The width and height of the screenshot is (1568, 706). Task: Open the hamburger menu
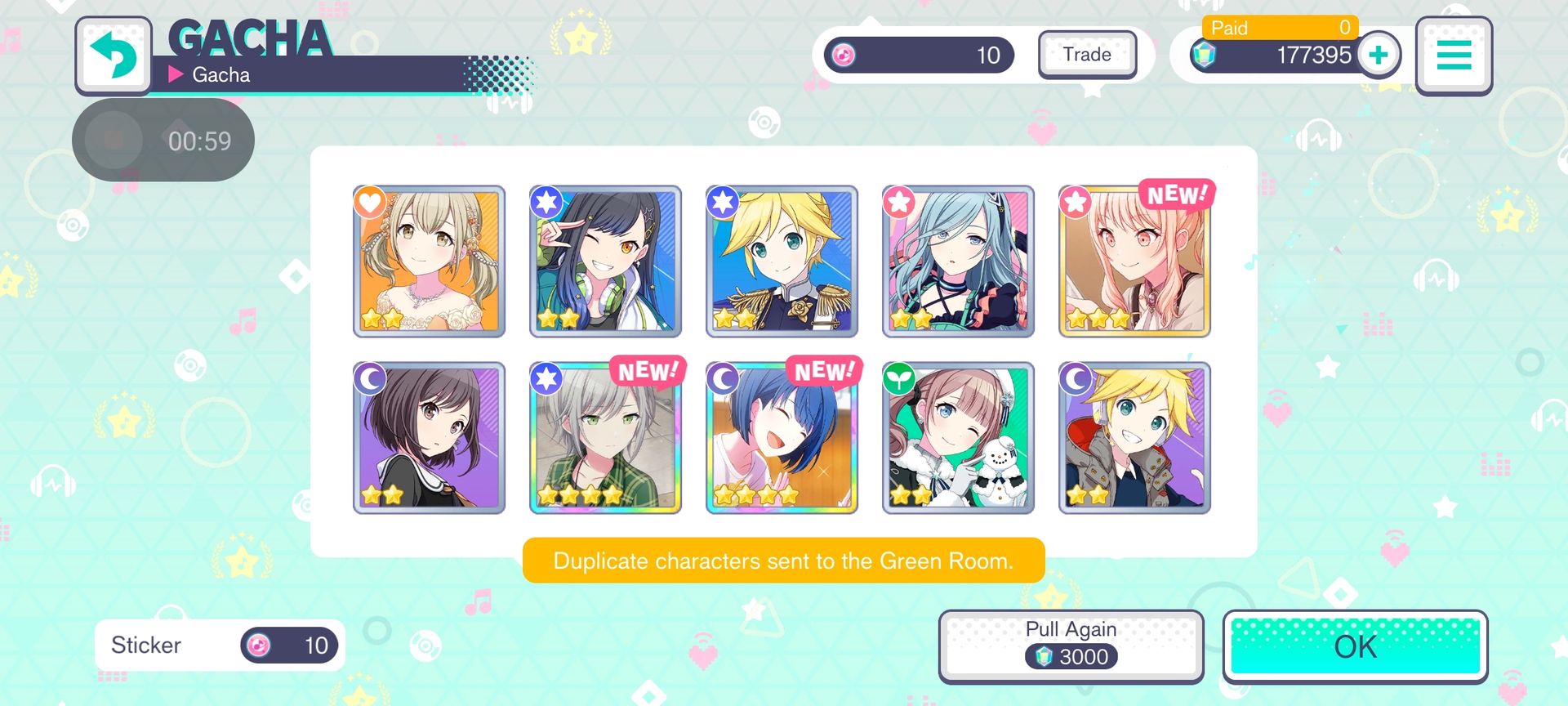coord(1454,55)
